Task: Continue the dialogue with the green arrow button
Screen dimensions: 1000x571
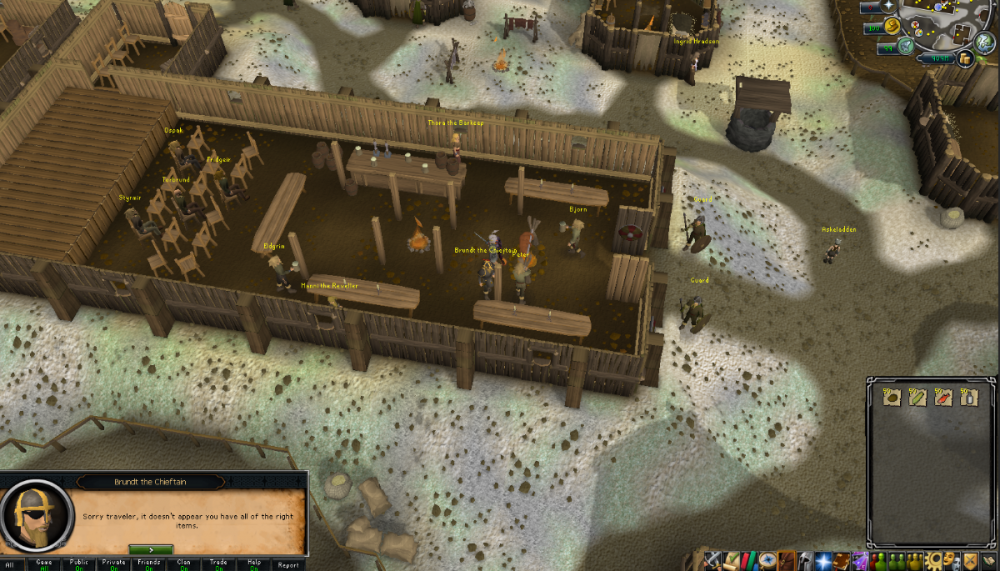Action: (150, 549)
